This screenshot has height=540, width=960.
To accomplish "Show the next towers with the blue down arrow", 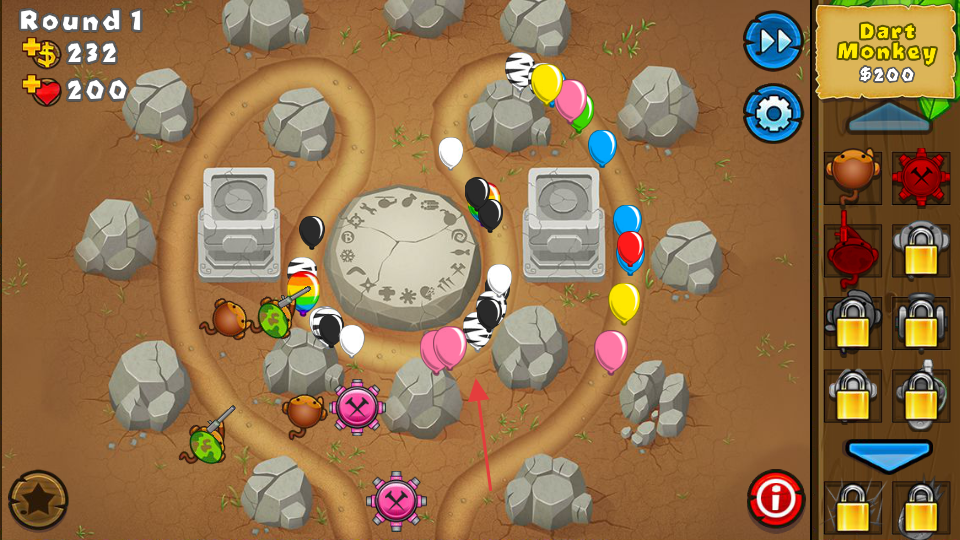I will pos(888,455).
